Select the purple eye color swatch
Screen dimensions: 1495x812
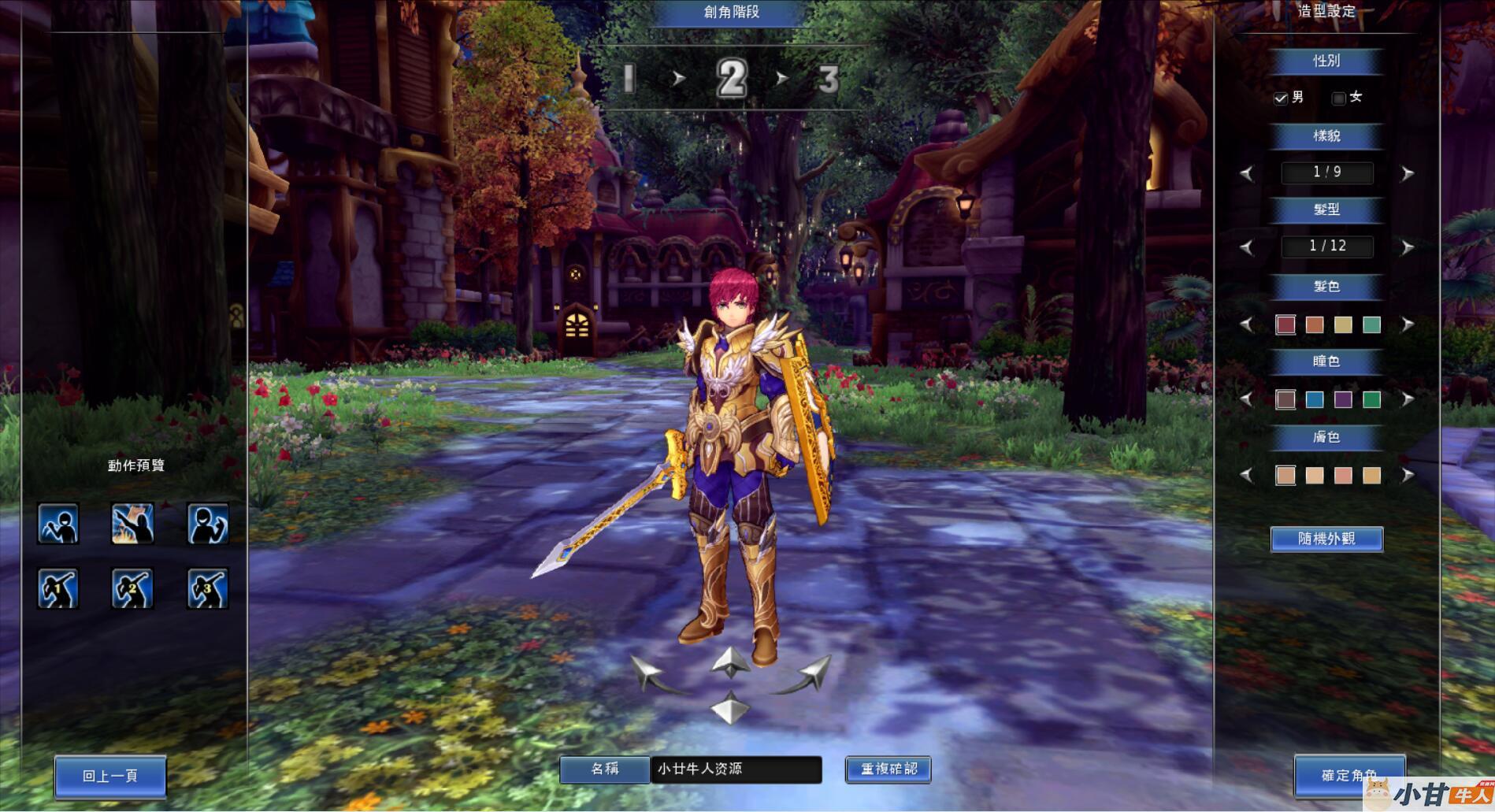1343,399
